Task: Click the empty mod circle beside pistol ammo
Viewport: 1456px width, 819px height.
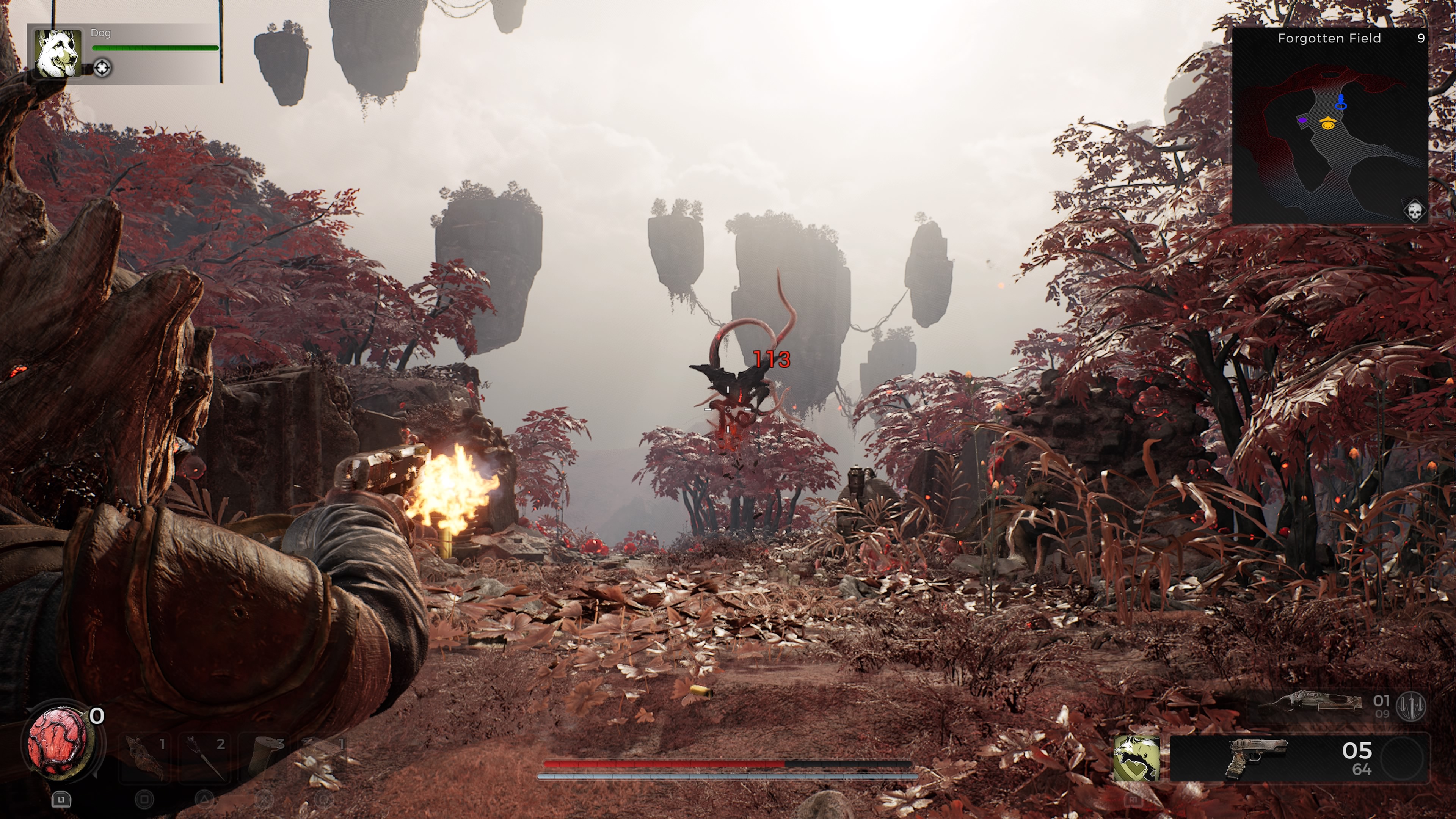Action: coord(1402,758)
